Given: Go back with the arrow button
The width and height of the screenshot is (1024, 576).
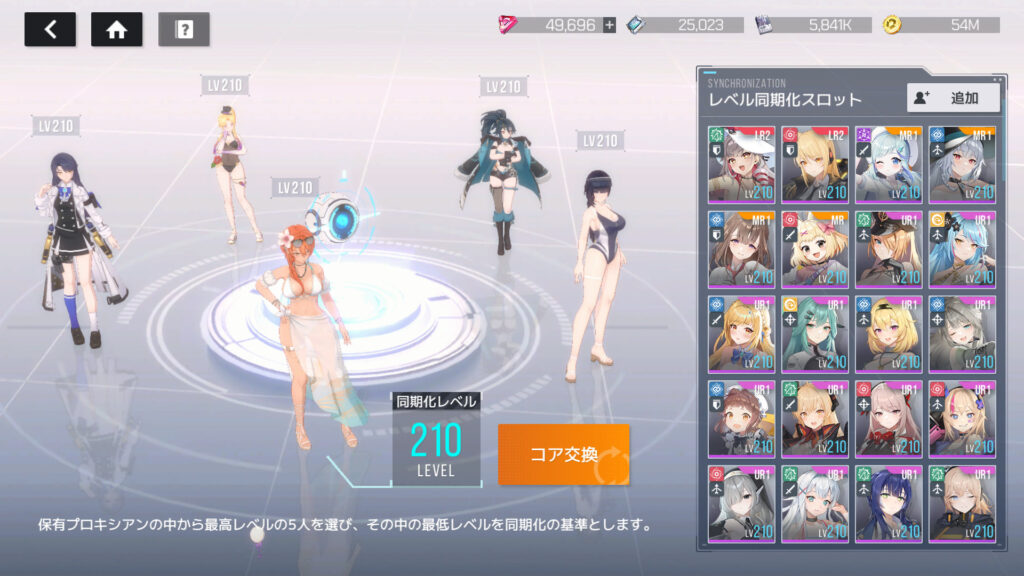Looking at the screenshot, I should pyautogui.click(x=50, y=29).
